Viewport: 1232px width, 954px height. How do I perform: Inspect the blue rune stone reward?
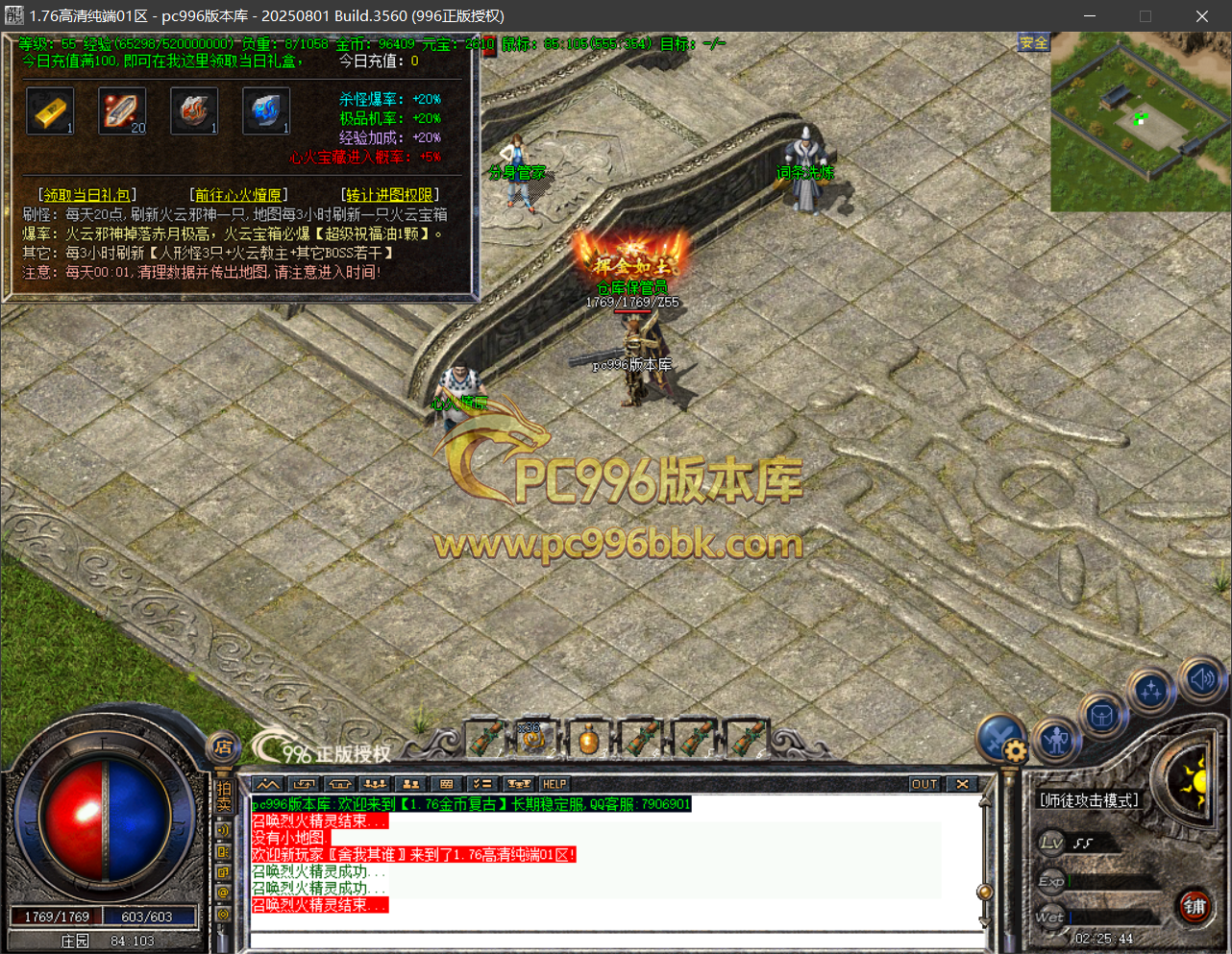pyautogui.click(x=266, y=111)
